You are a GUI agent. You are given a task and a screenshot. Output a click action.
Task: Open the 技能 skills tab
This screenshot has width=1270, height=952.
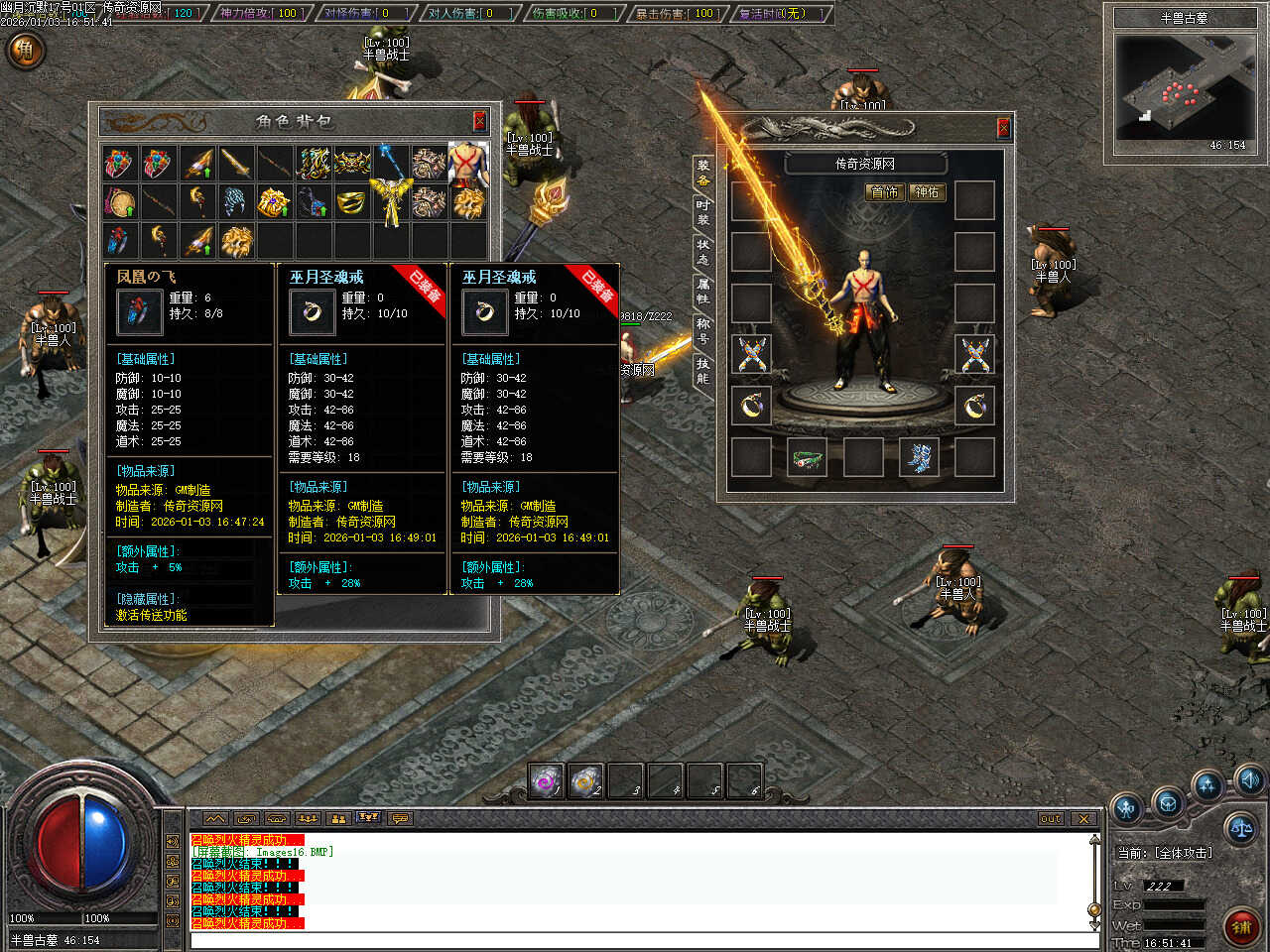click(702, 371)
